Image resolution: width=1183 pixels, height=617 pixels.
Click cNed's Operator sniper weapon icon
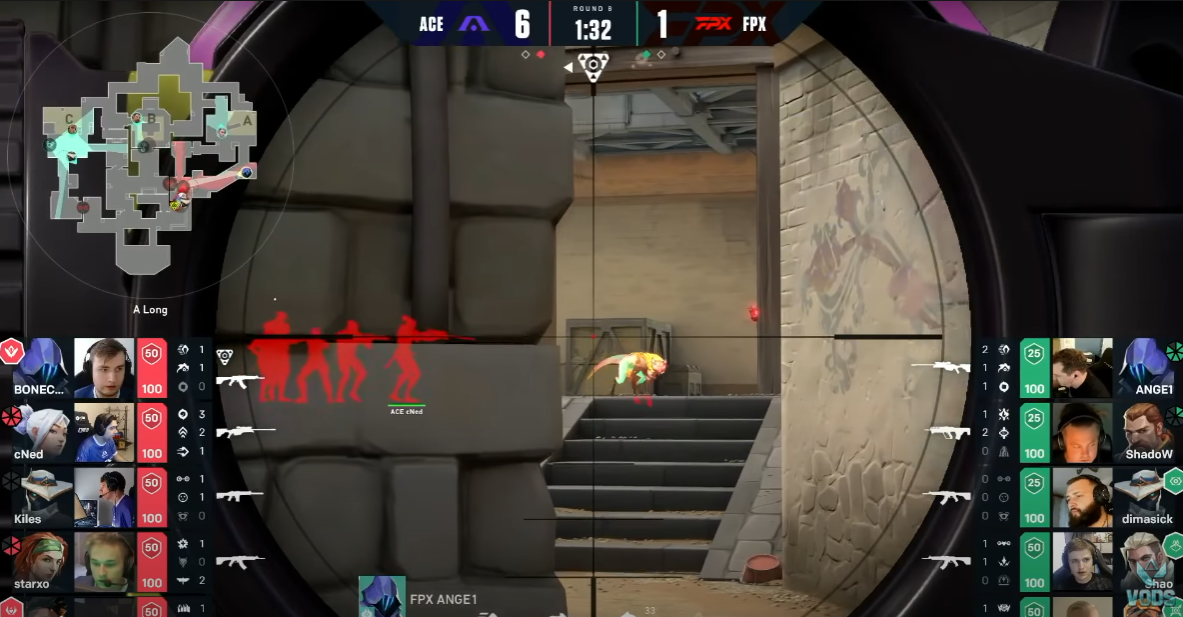pos(246,432)
